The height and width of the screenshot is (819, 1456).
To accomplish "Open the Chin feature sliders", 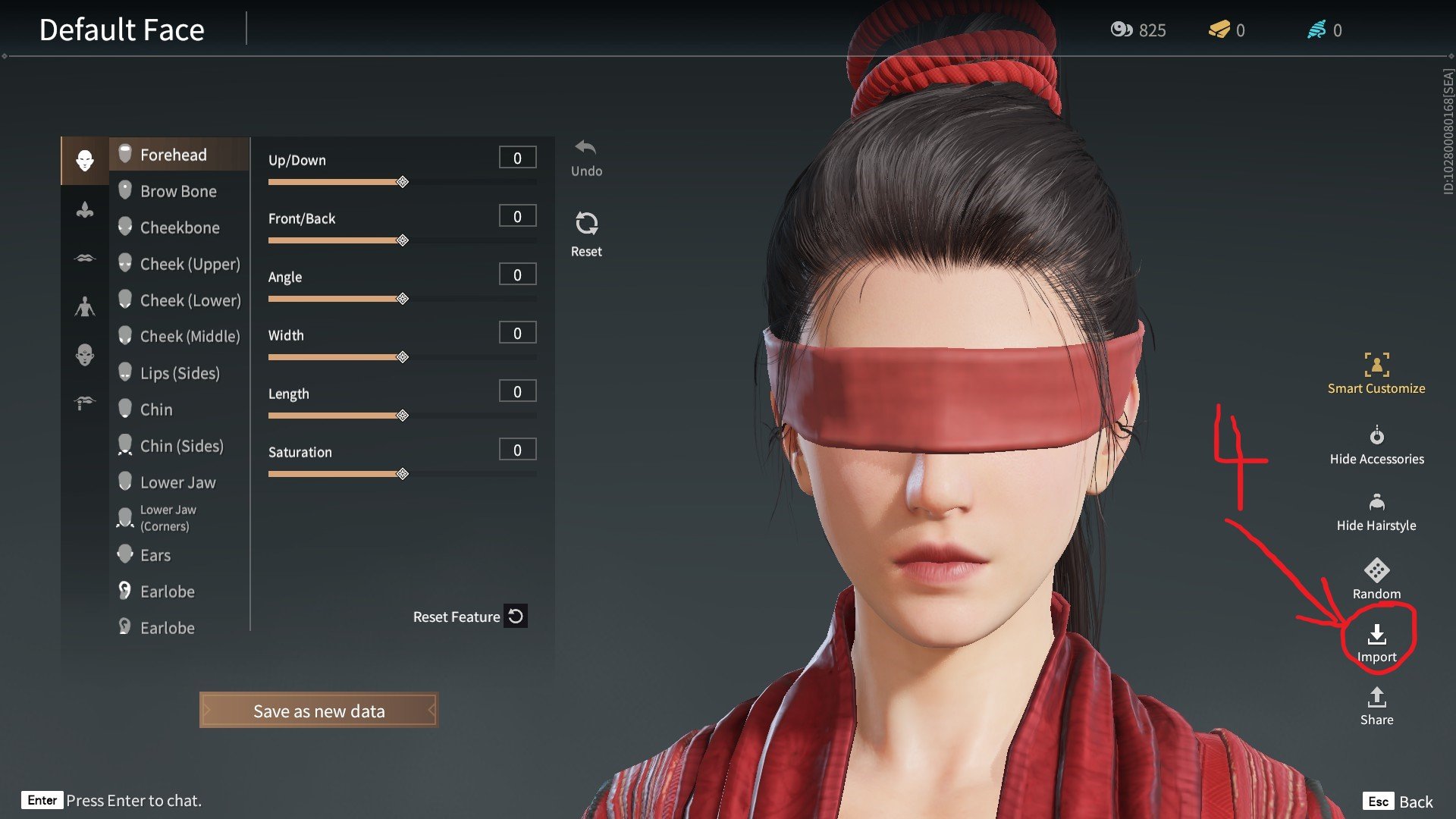I will click(156, 409).
